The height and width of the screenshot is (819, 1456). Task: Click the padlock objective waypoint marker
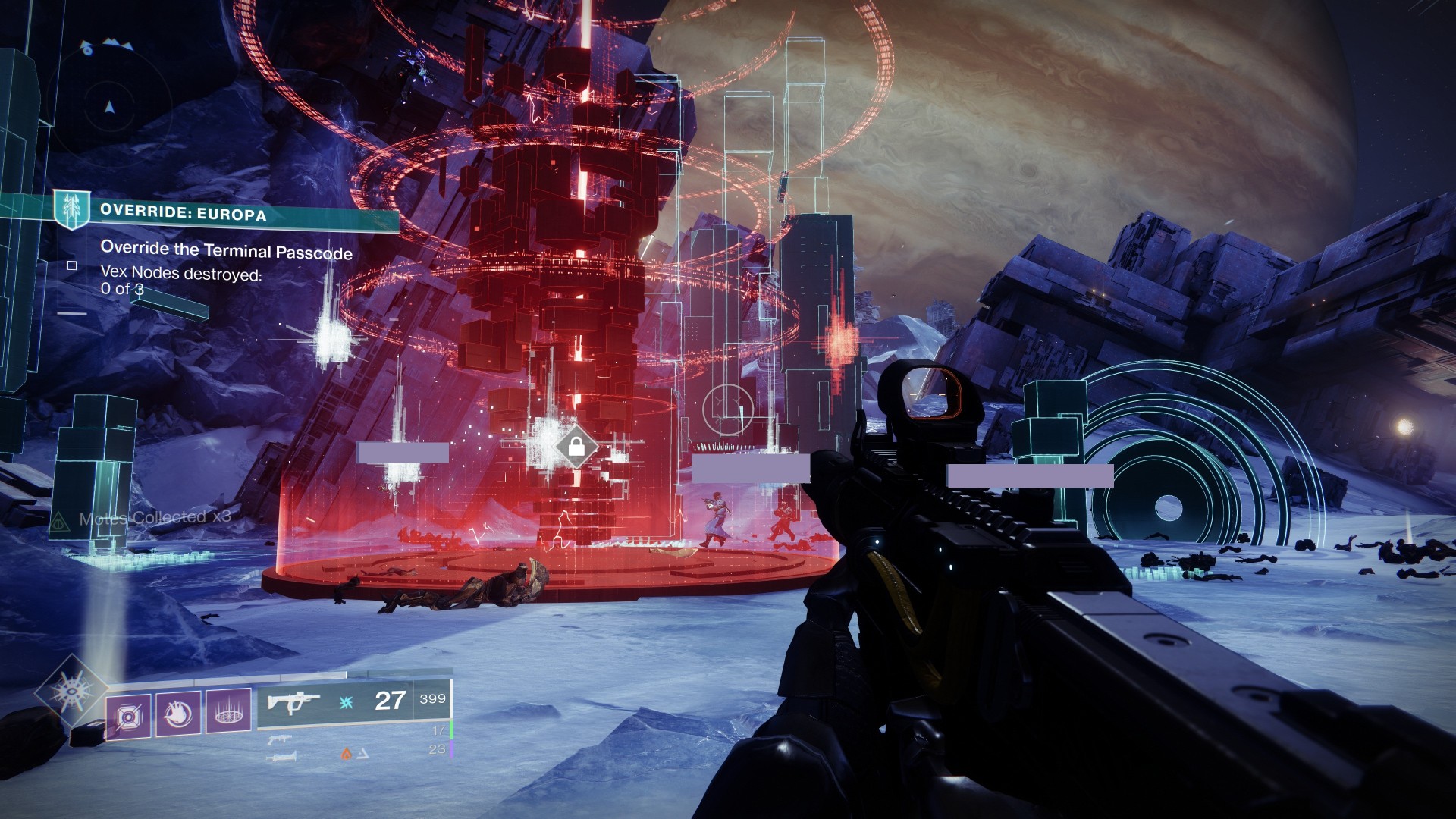576,447
